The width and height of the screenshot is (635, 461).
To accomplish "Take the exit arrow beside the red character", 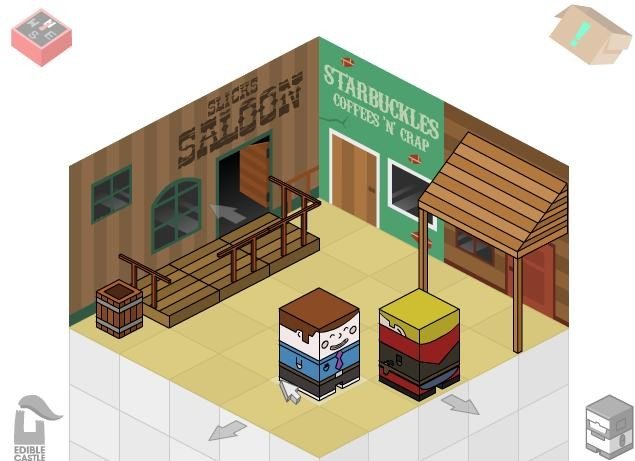I will 460,403.
